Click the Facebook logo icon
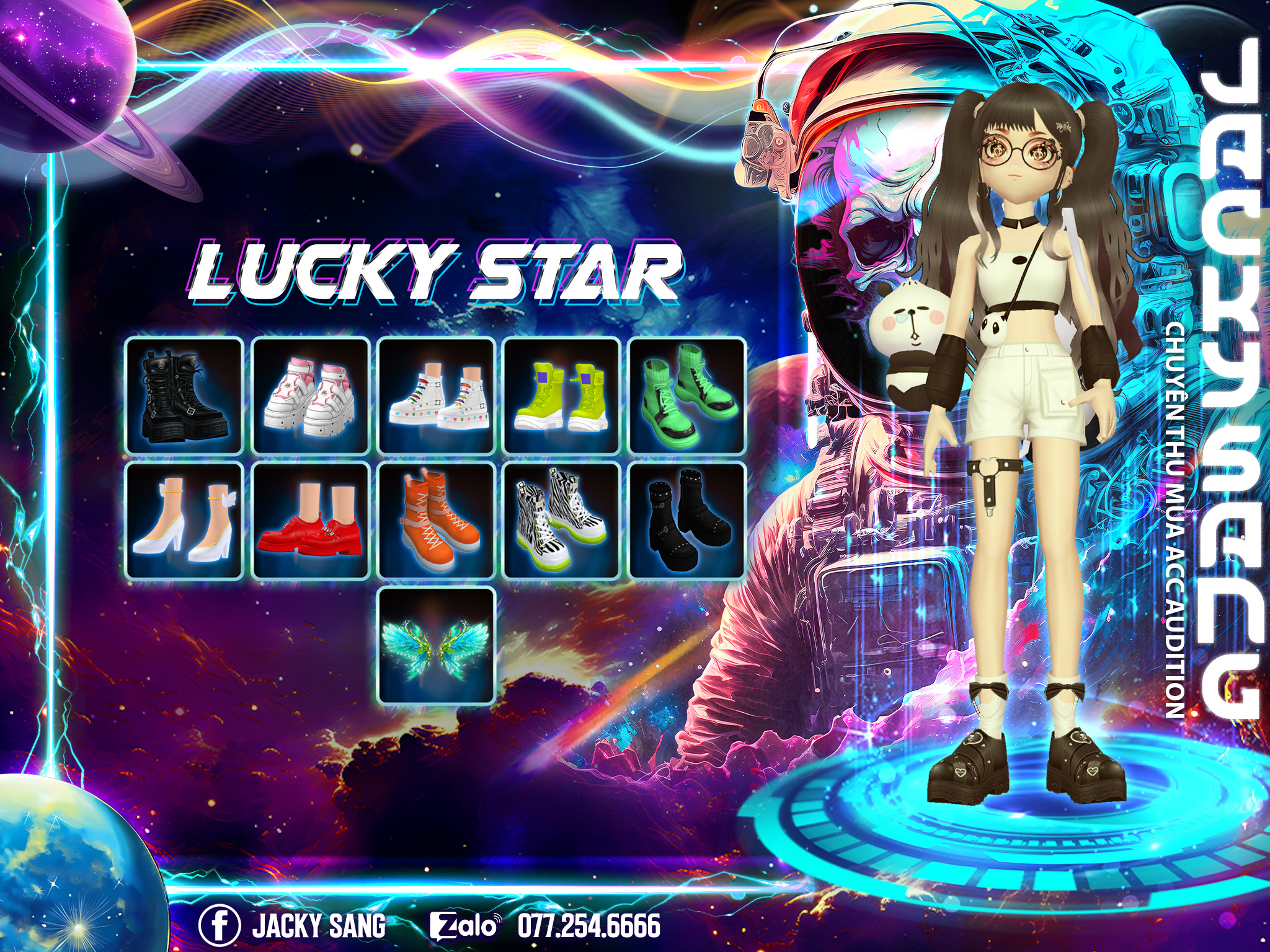The height and width of the screenshot is (952, 1270). 220,925
